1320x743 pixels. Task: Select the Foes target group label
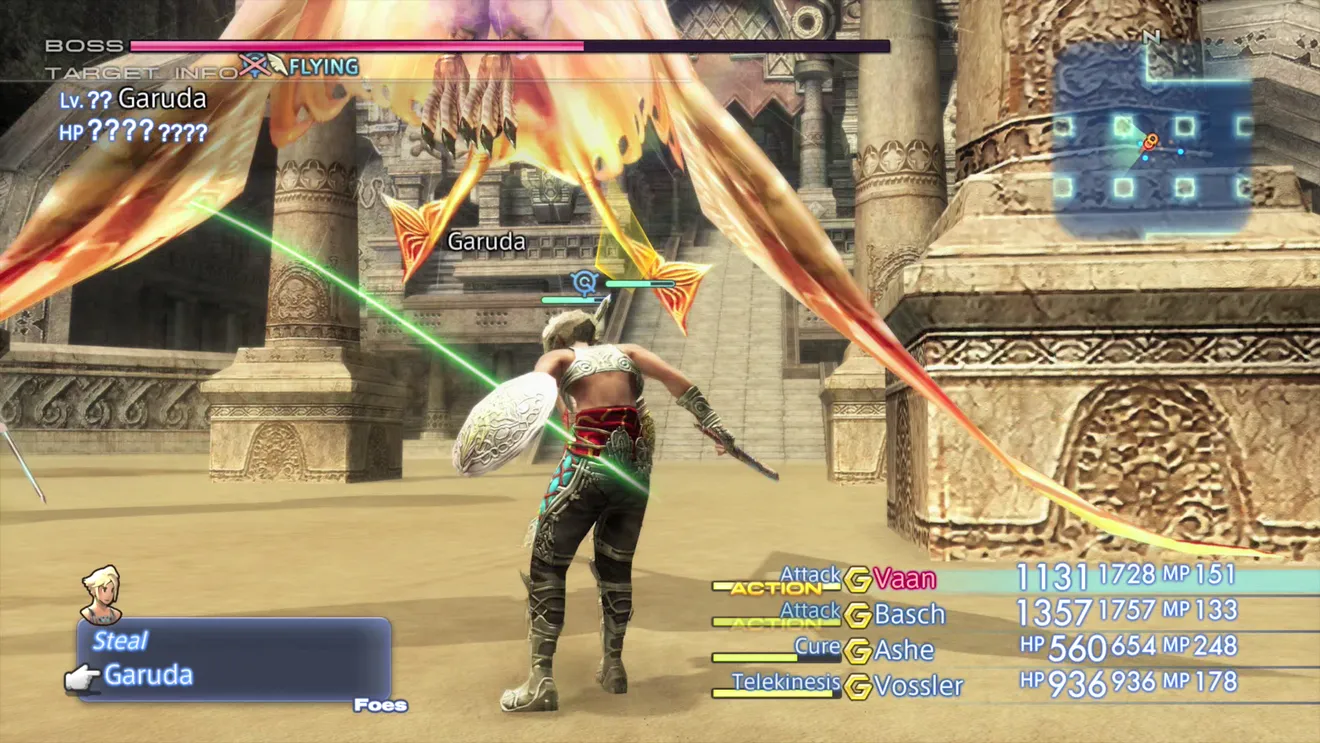click(x=380, y=706)
